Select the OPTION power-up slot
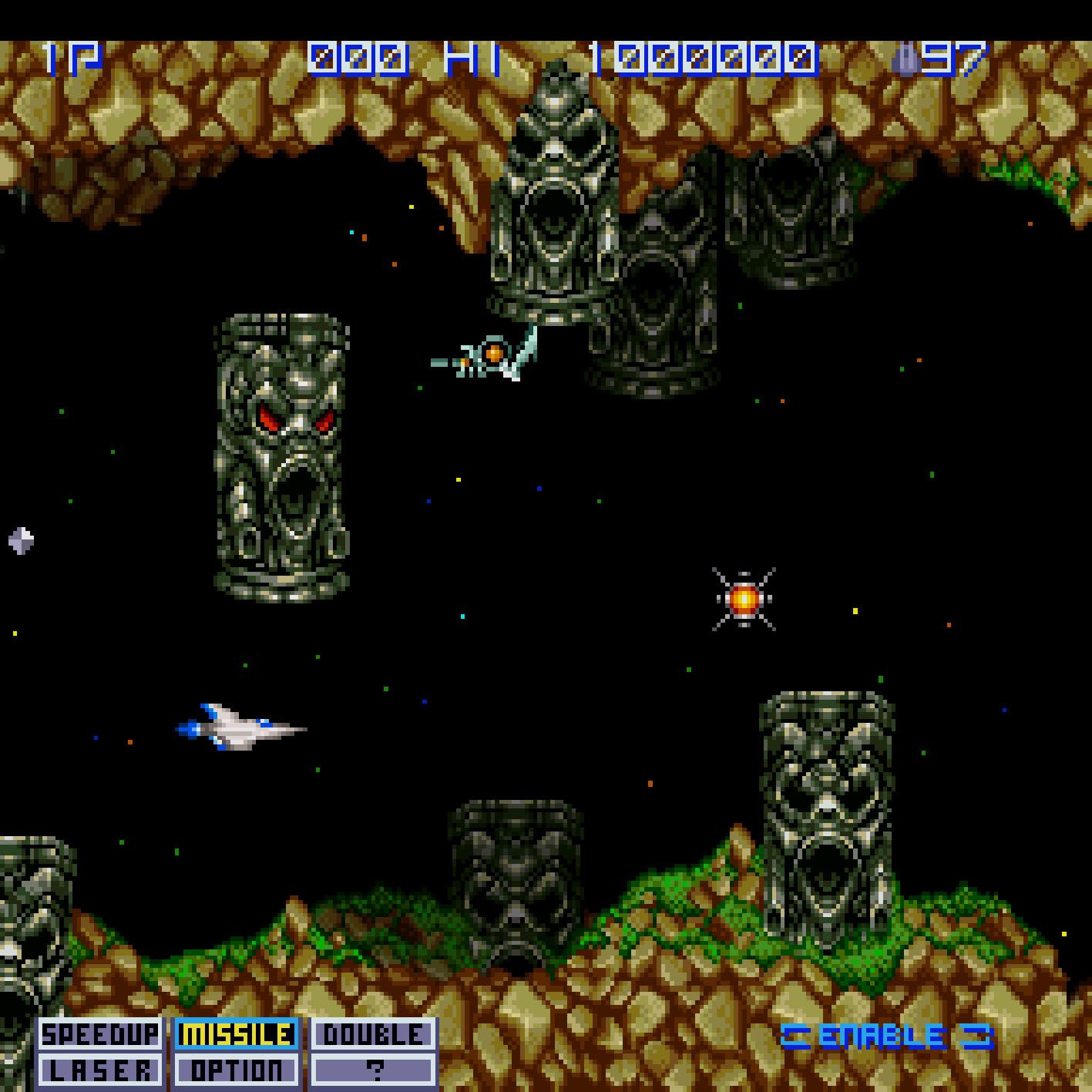Viewport: 1092px width, 1092px height. tap(237, 1070)
